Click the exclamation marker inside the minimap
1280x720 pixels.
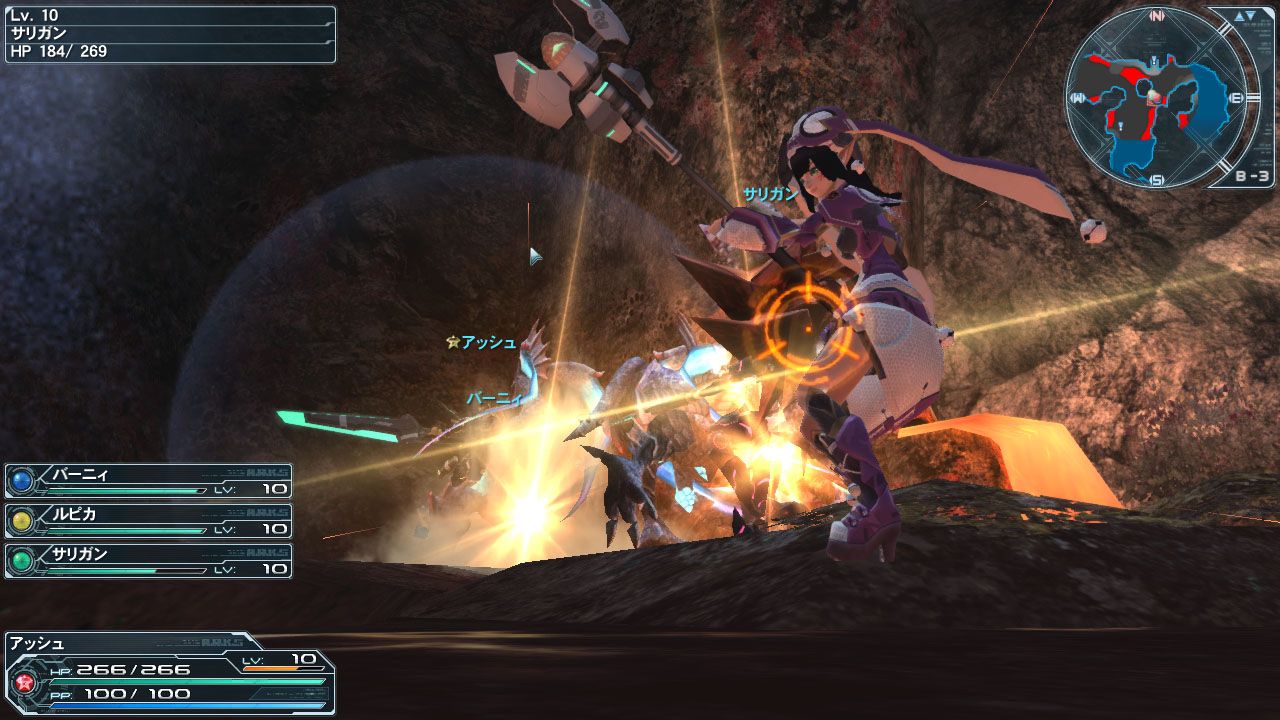click(x=1154, y=60)
